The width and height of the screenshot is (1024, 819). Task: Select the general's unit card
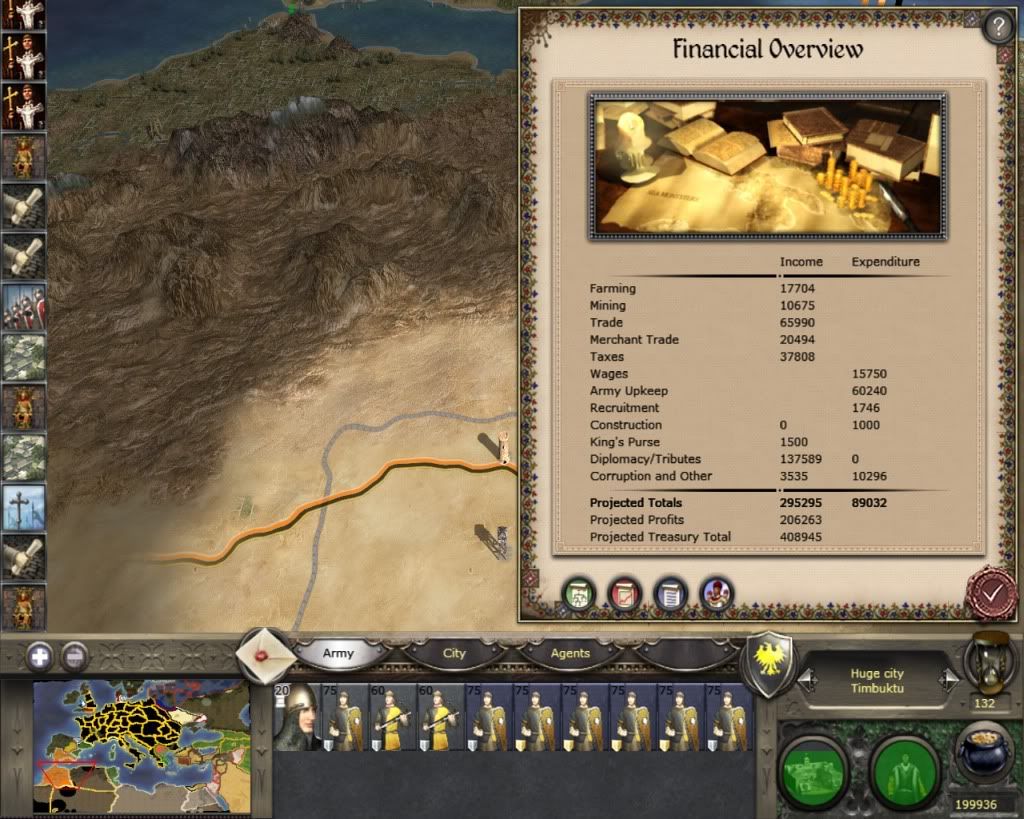point(296,717)
